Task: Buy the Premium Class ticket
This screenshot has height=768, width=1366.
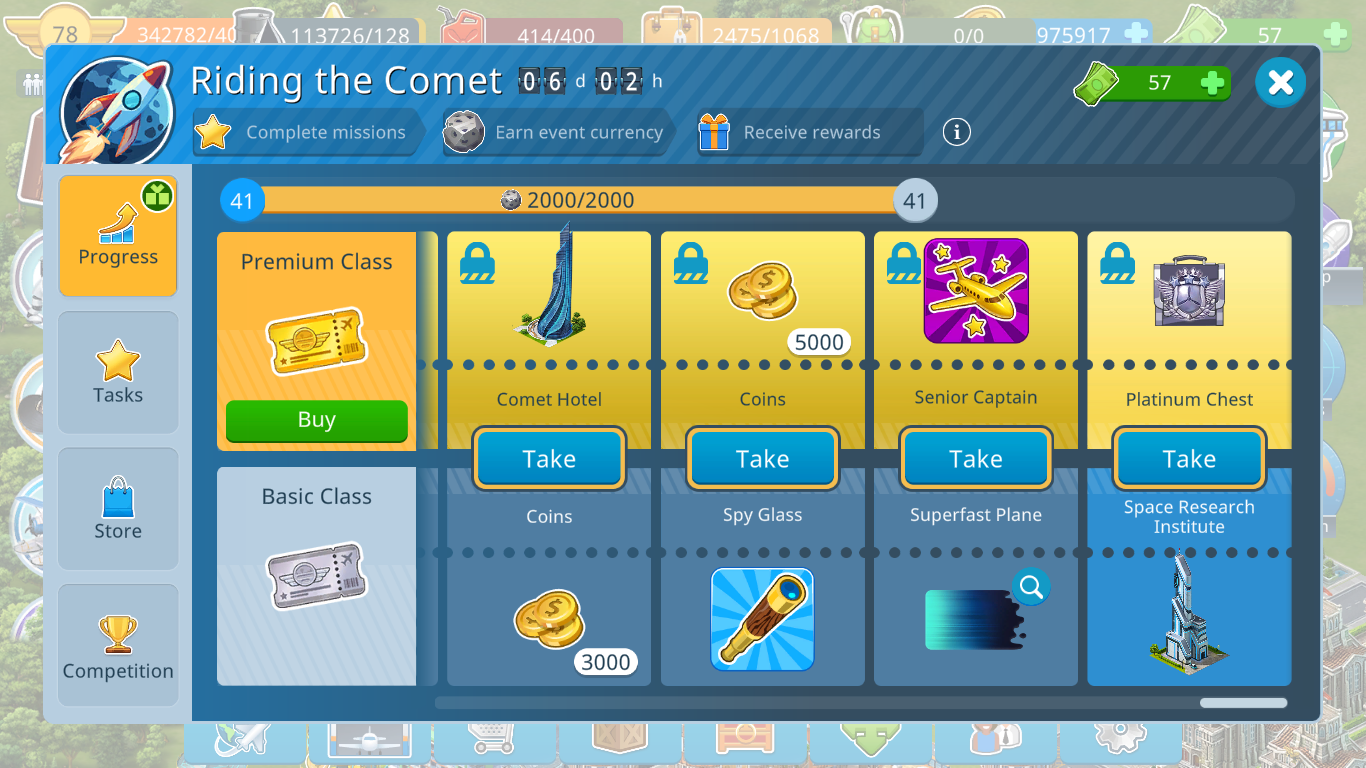Action: (316, 420)
